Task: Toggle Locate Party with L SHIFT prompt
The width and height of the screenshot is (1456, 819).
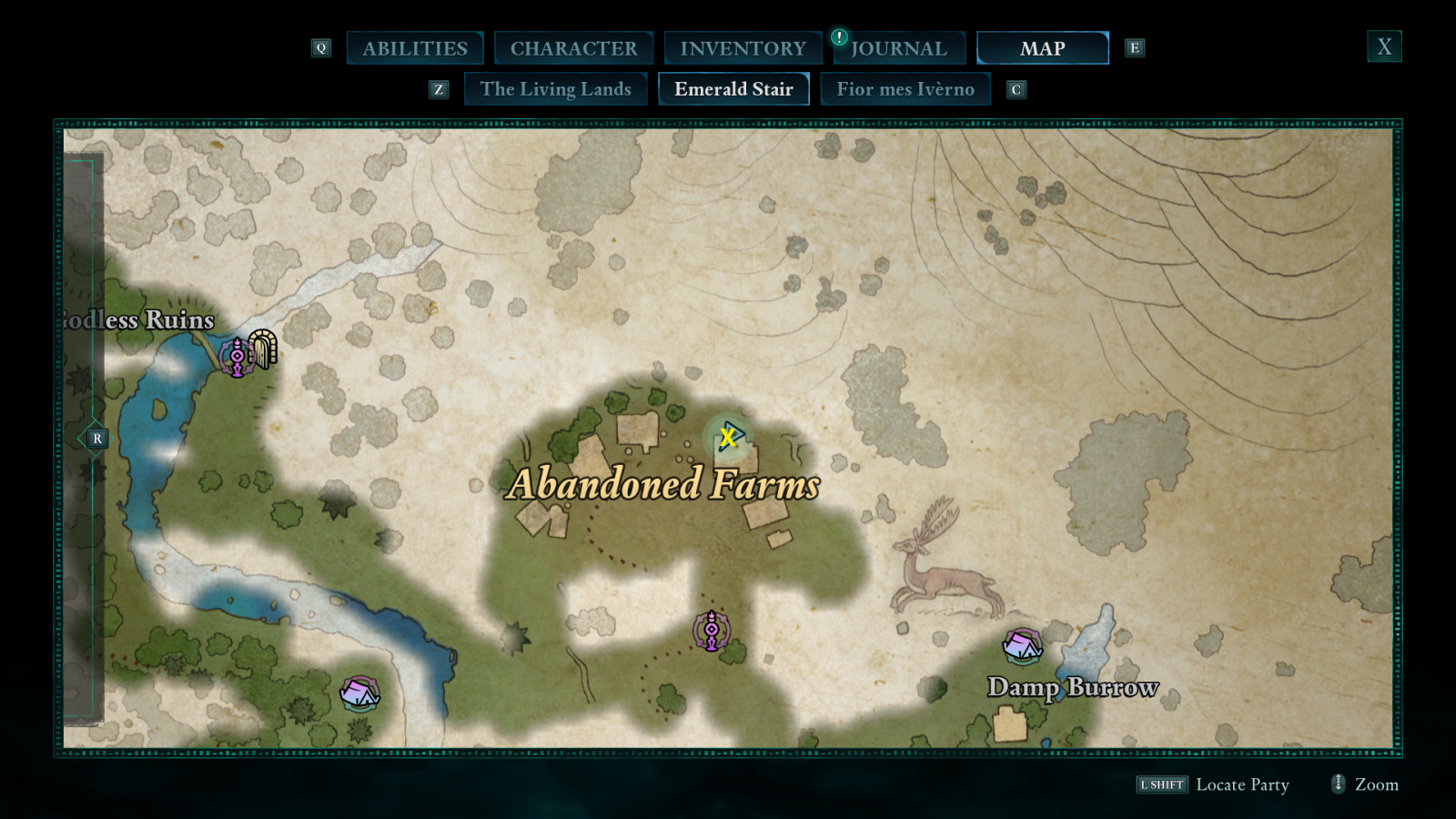Action: click(x=1163, y=784)
